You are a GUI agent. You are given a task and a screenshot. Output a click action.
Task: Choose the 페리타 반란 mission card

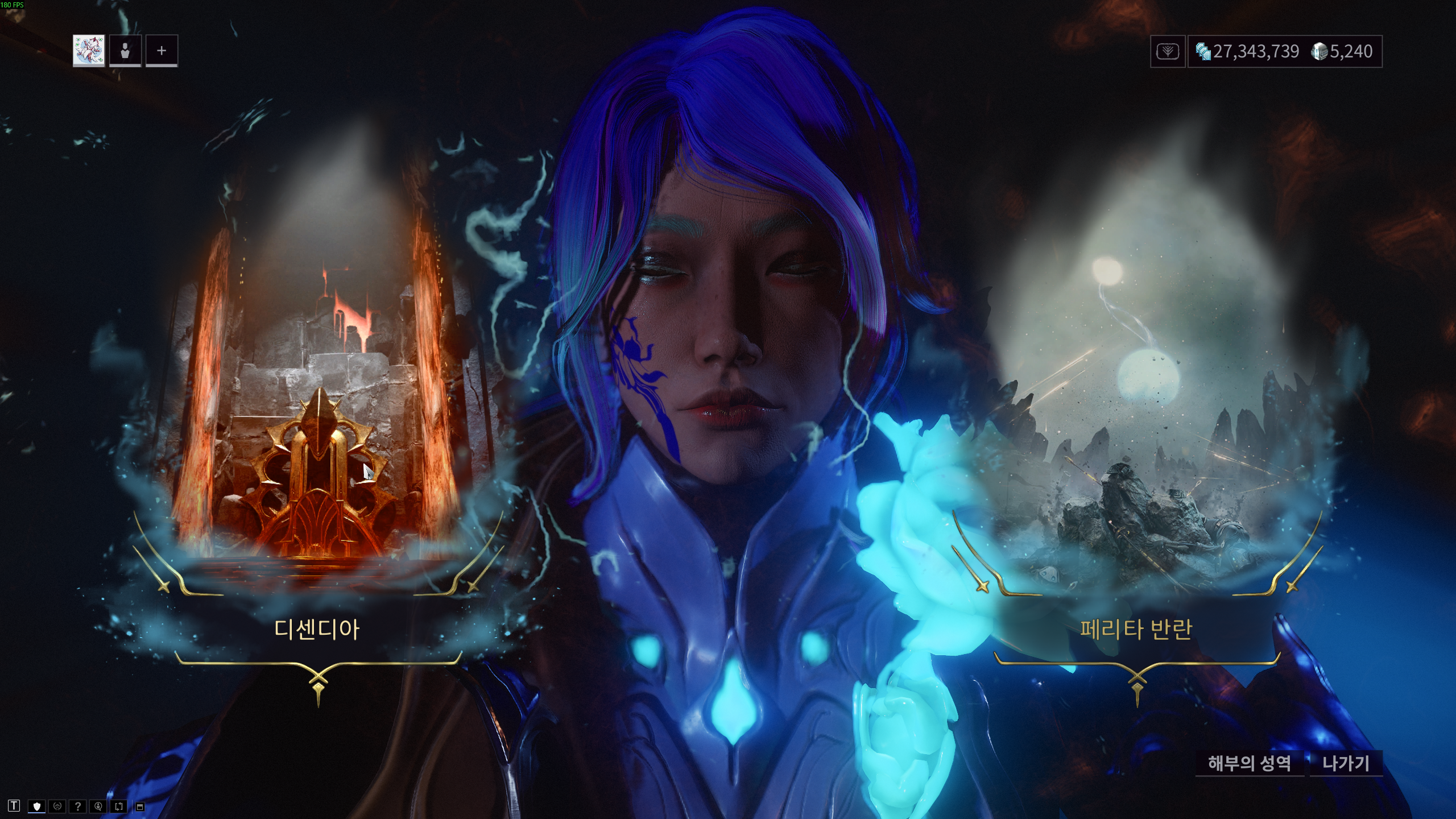tap(1136, 629)
